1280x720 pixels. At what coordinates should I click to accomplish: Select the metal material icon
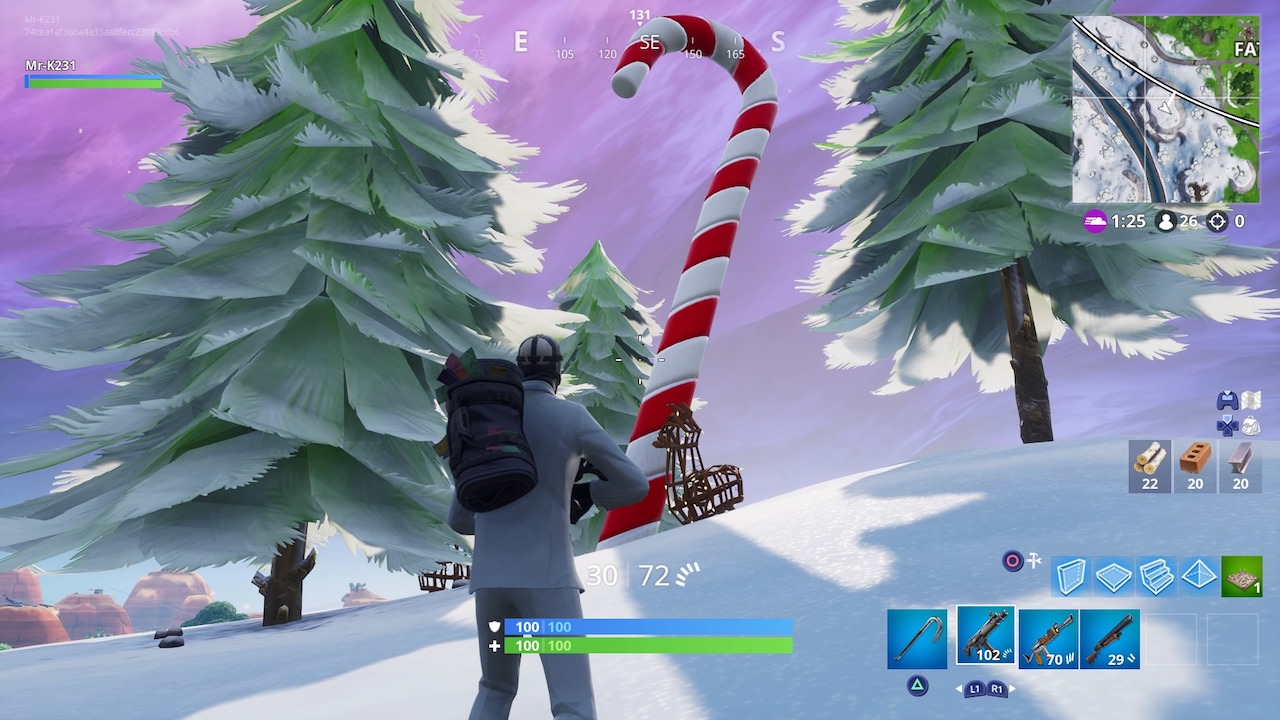coord(1239,466)
